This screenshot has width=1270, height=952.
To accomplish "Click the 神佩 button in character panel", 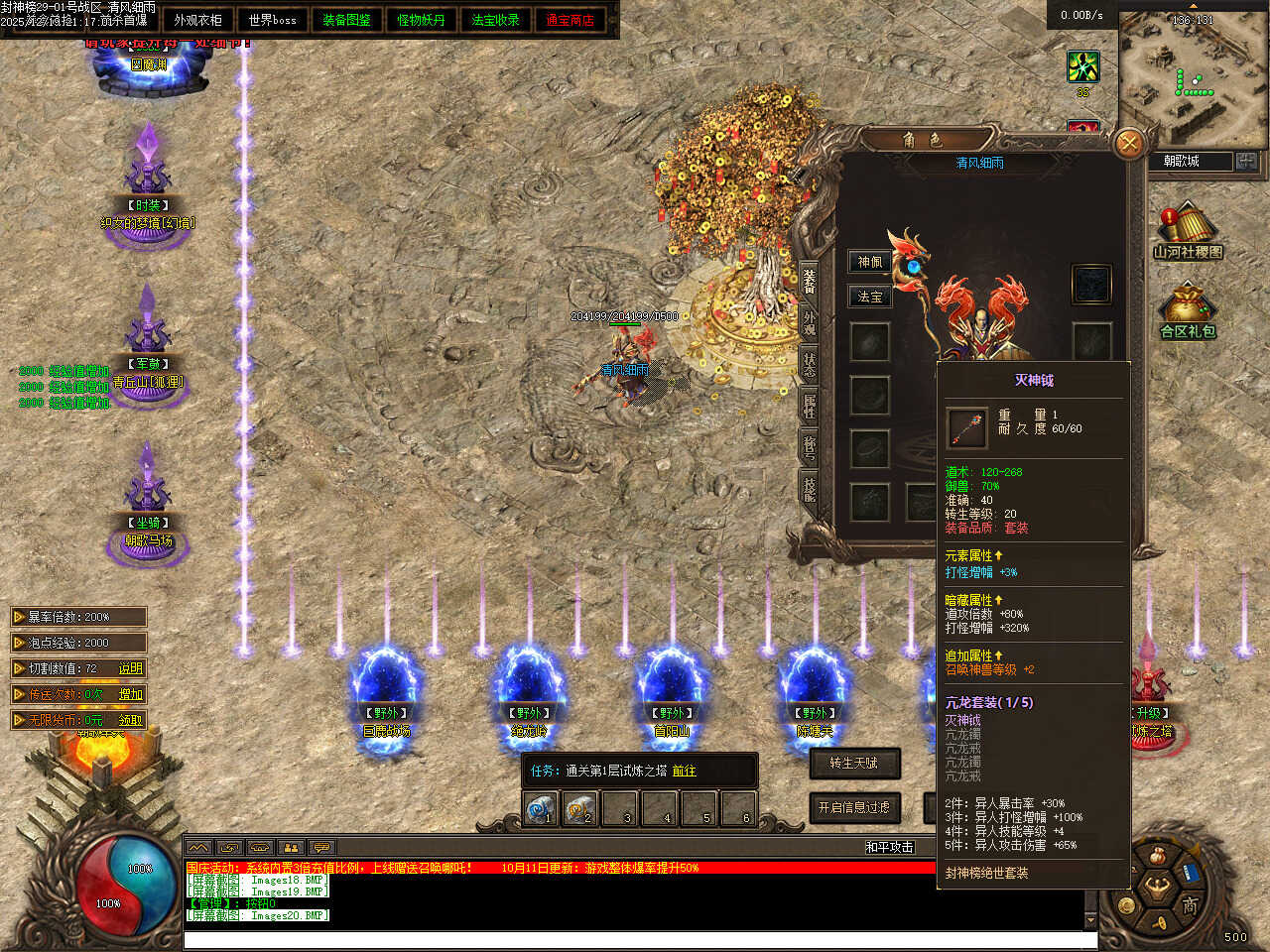I will 870,262.
